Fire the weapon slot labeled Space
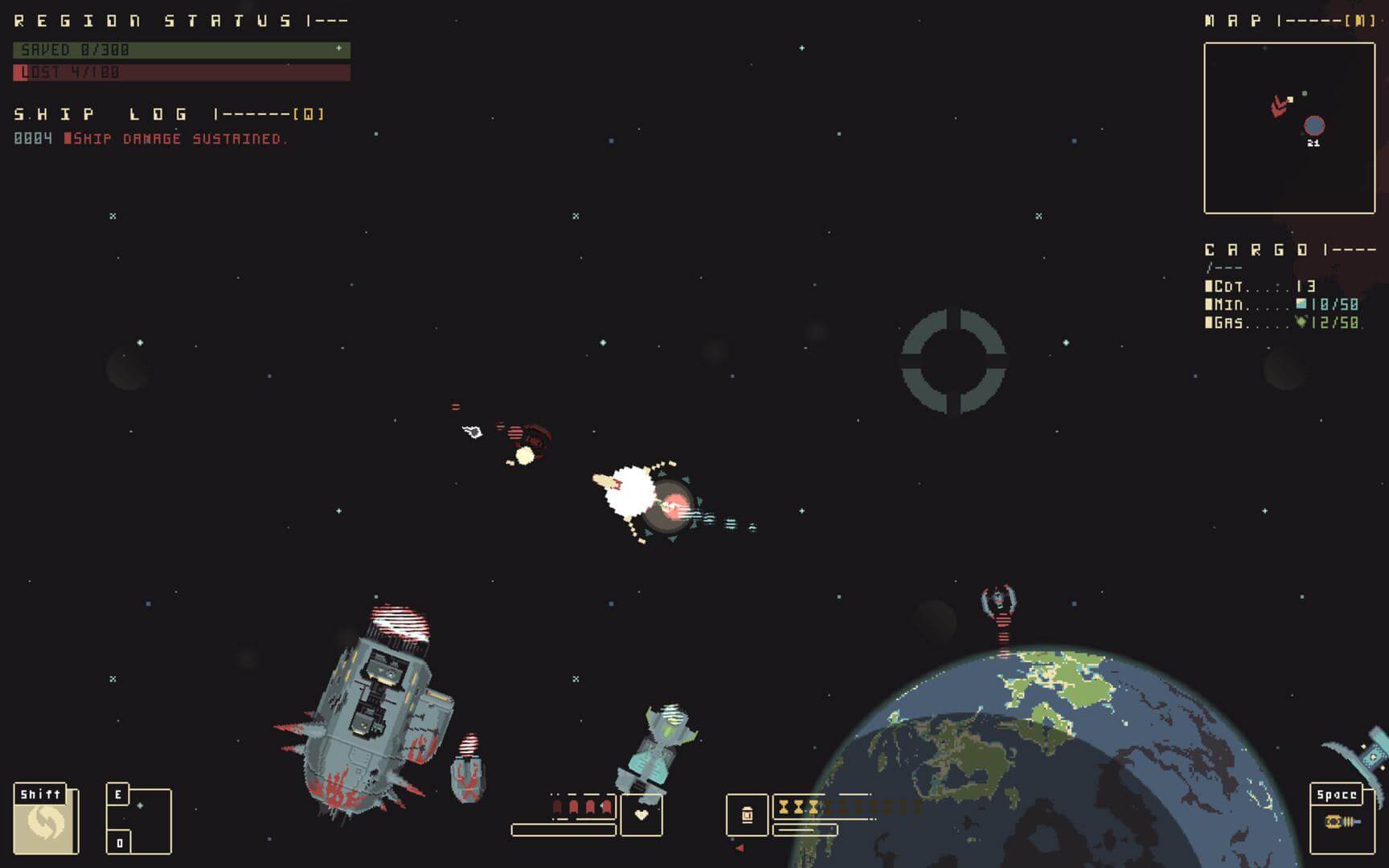Viewport: 1389px width, 868px height. pos(1342,819)
